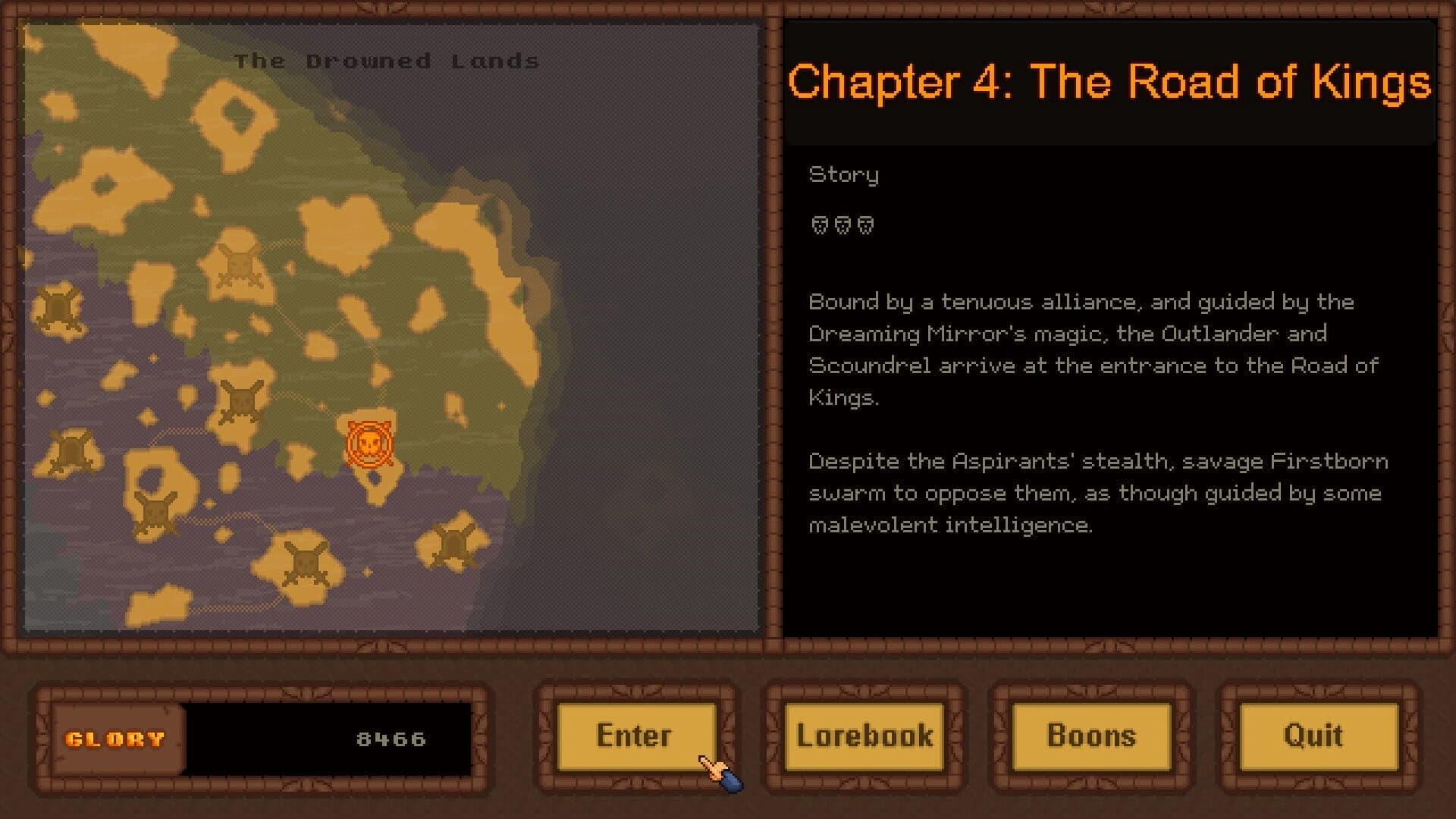The width and height of the screenshot is (1456, 819).
Task: Select the Story difficulty mode
Action: pos(843,174)
